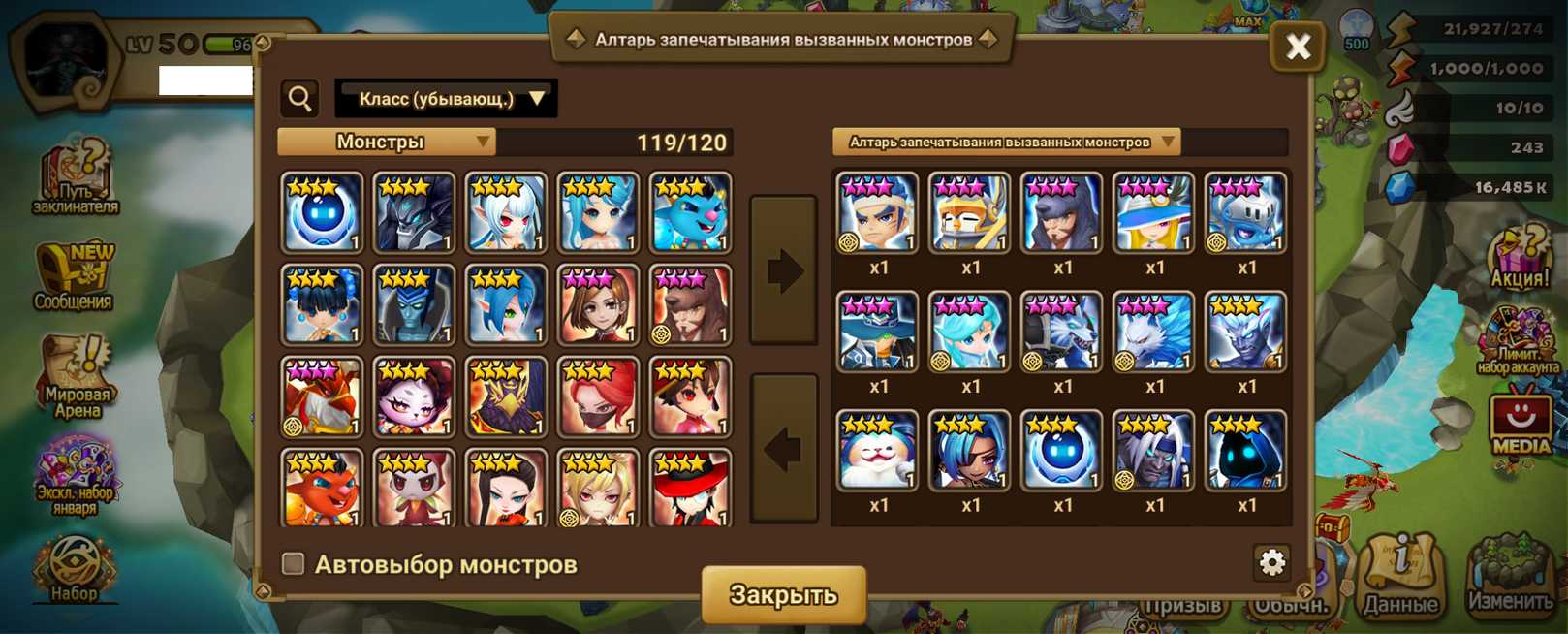Select the blue werewolf in the altar
Viewport: 1568px width, 634px height.
click(x=1061, y=332)
